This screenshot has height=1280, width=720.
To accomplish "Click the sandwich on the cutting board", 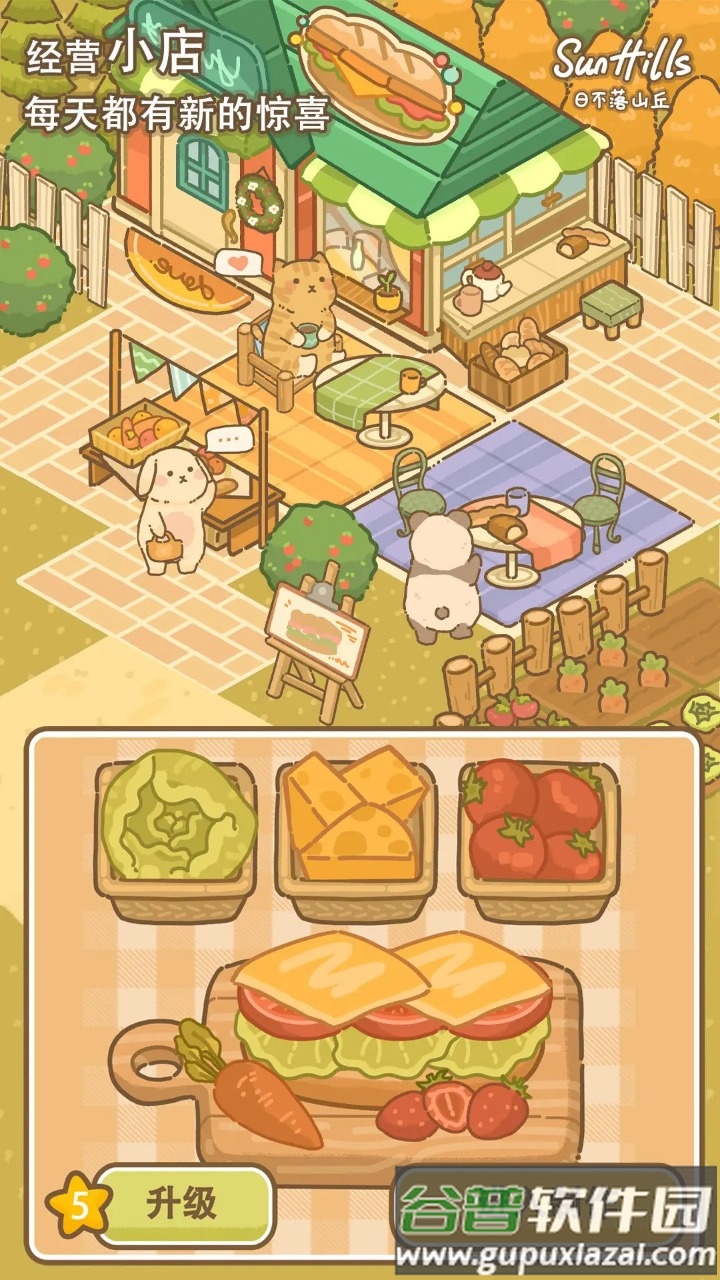I will point(392,1010).
